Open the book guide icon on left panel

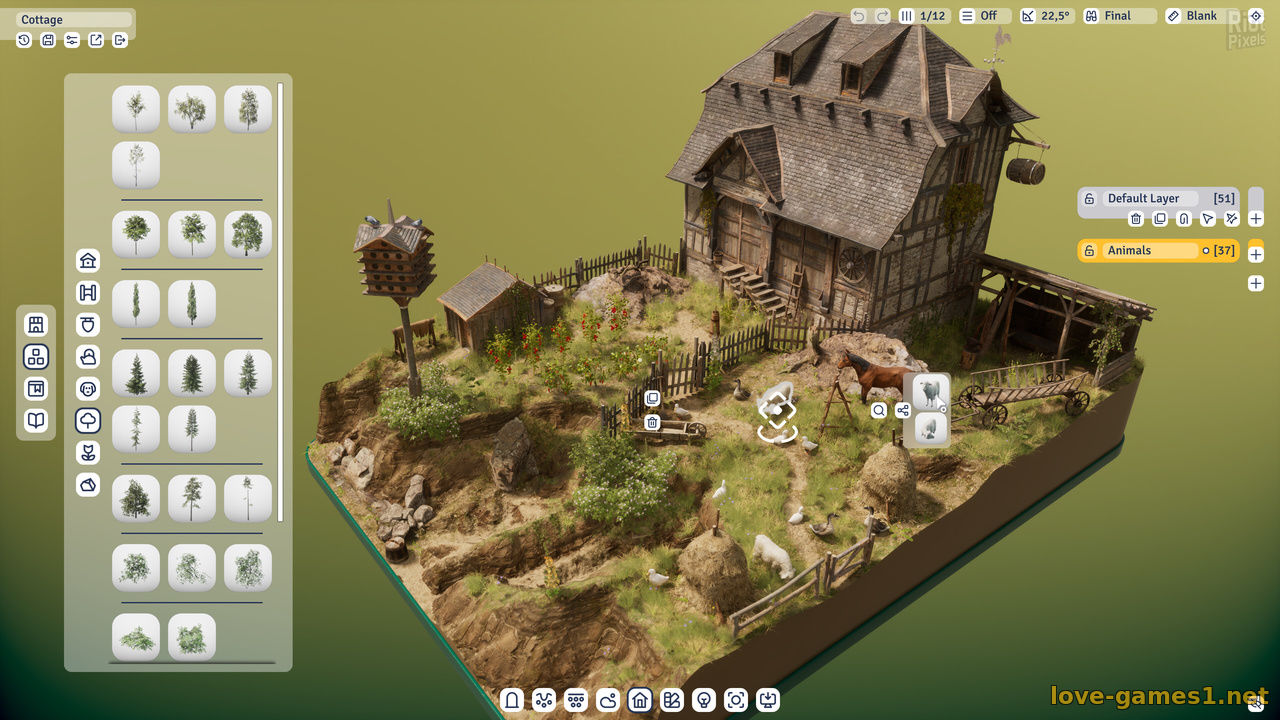pyautogui.click(x=36, y=421)
